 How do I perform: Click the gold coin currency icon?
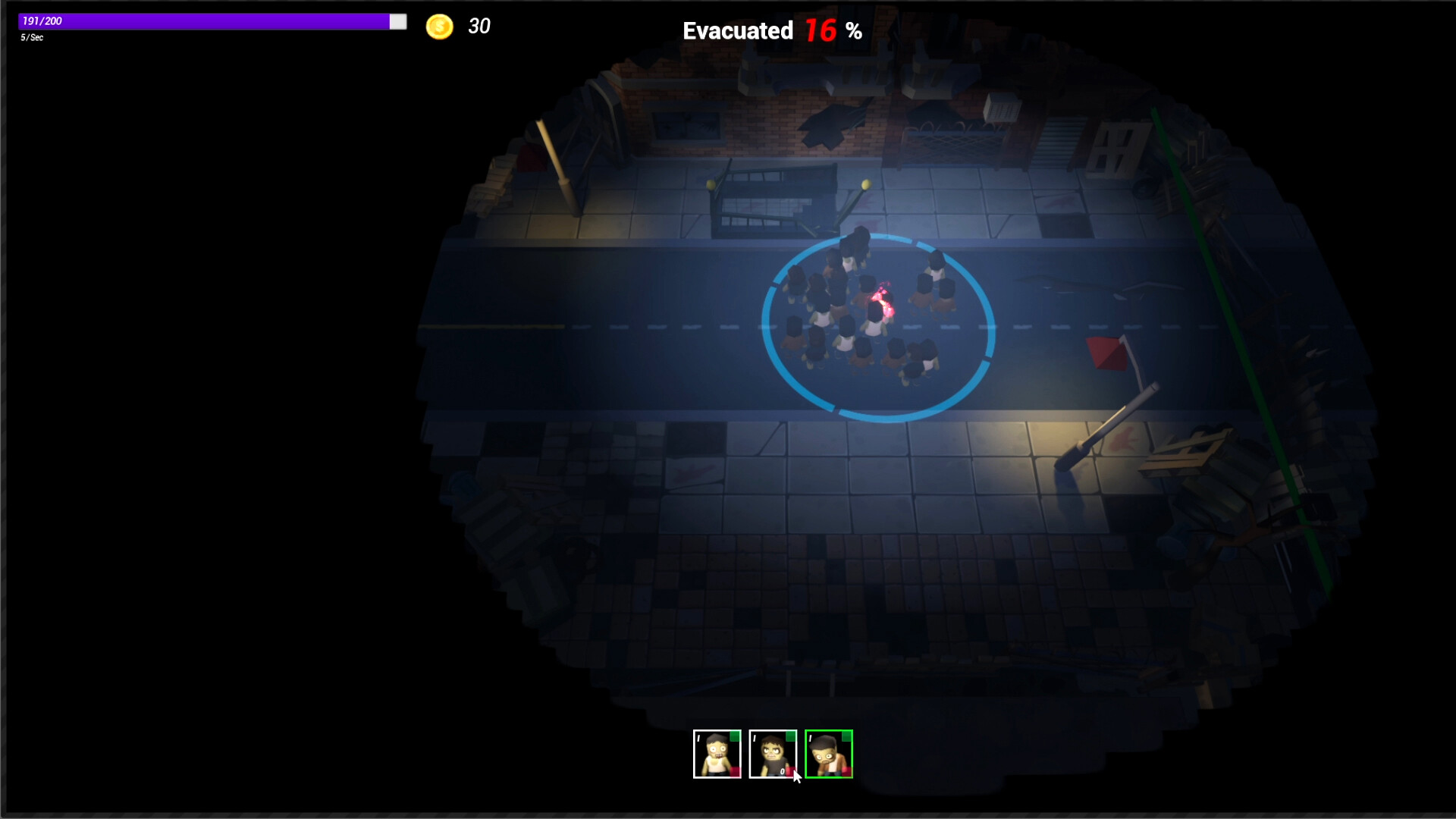coord(440,26)
